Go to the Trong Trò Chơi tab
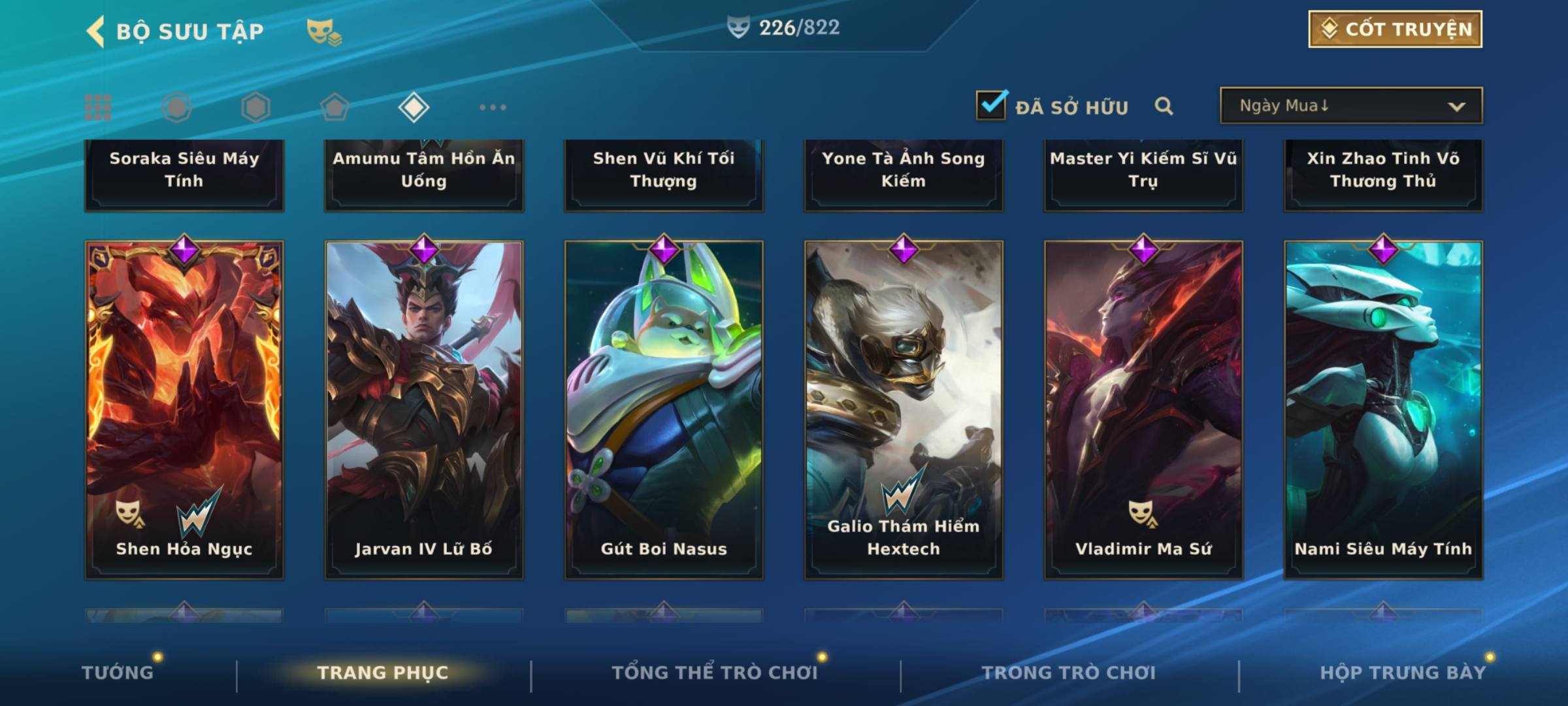This screenshot has width=1568, height=706. (x=1069, y=673)
